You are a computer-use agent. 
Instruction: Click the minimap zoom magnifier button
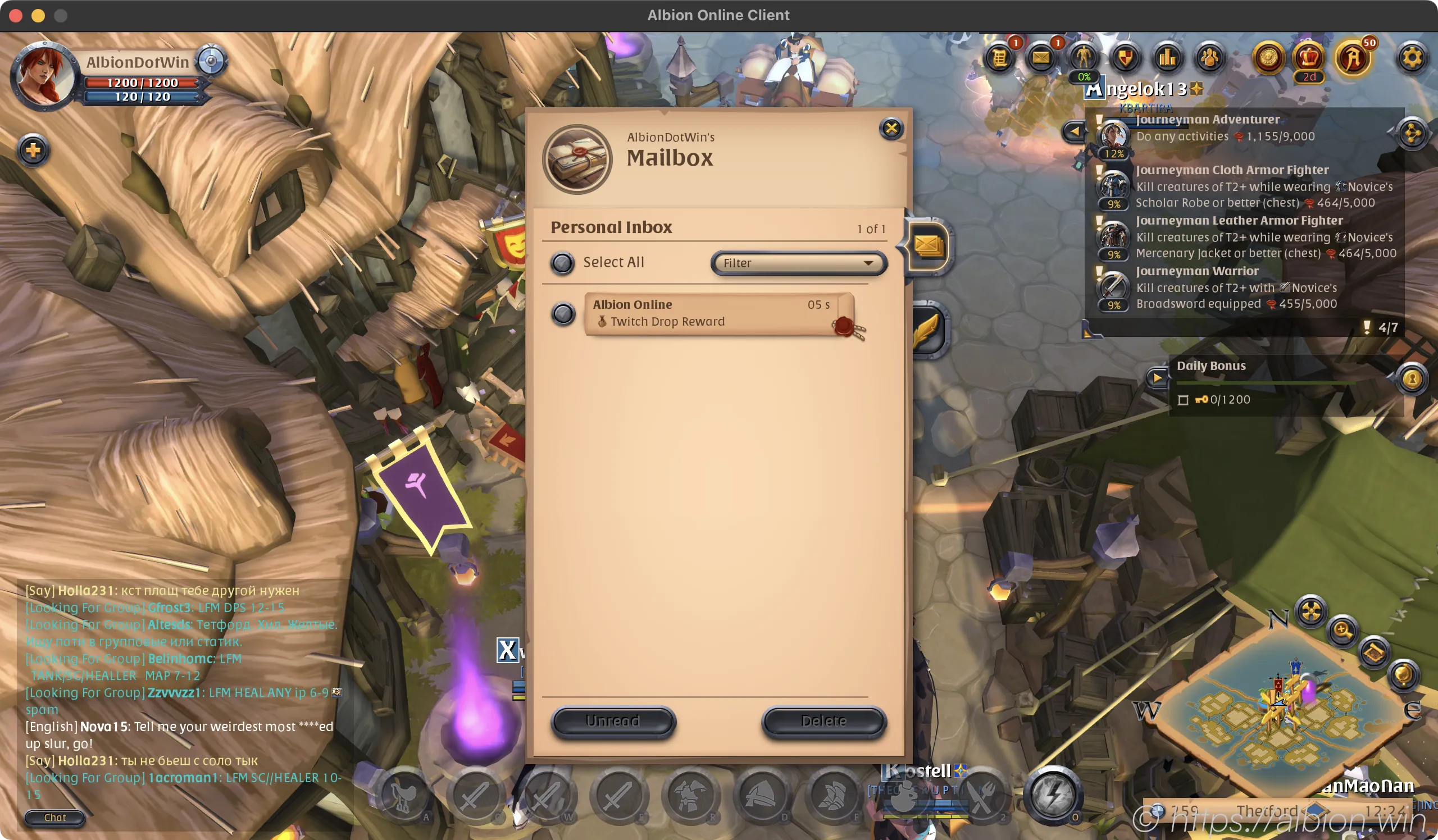click(1342, 630)
